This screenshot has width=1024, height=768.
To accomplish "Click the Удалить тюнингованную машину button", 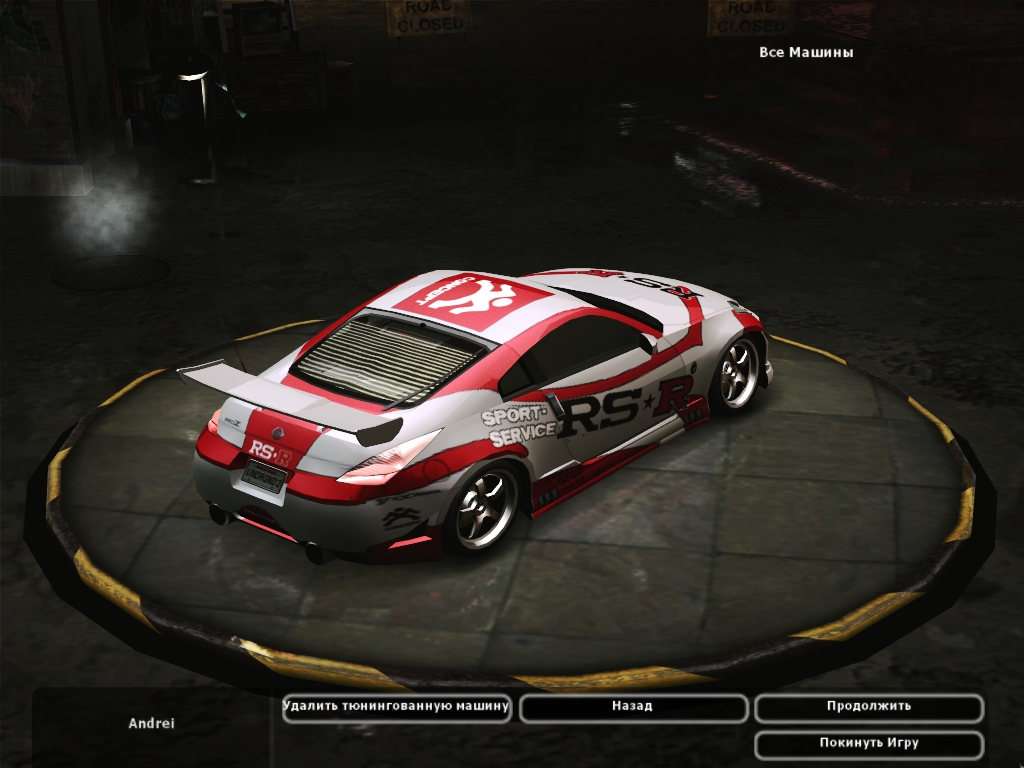I will point(397,707).
